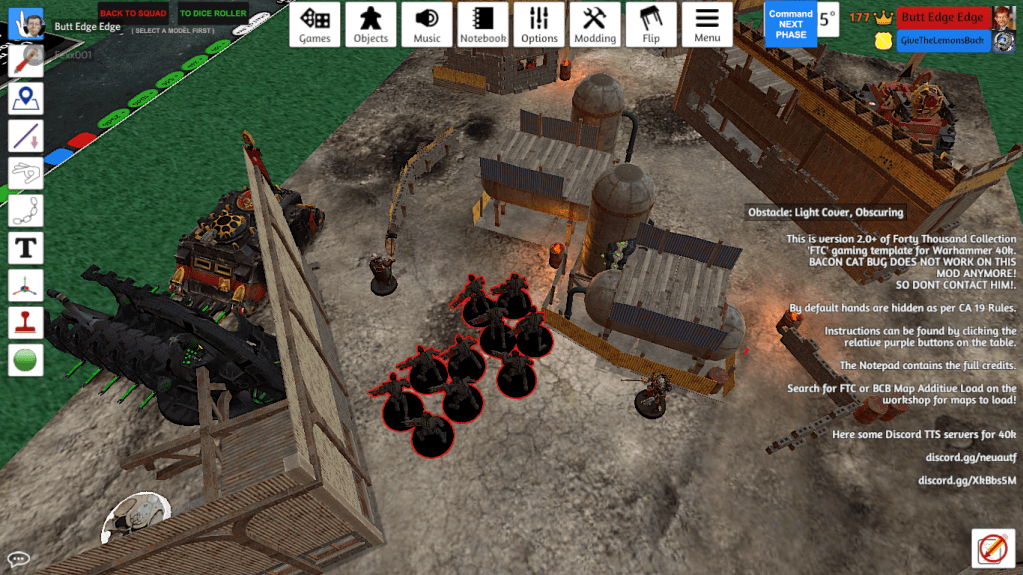
Task: Open the Objects menu
Action: (371, 25)
